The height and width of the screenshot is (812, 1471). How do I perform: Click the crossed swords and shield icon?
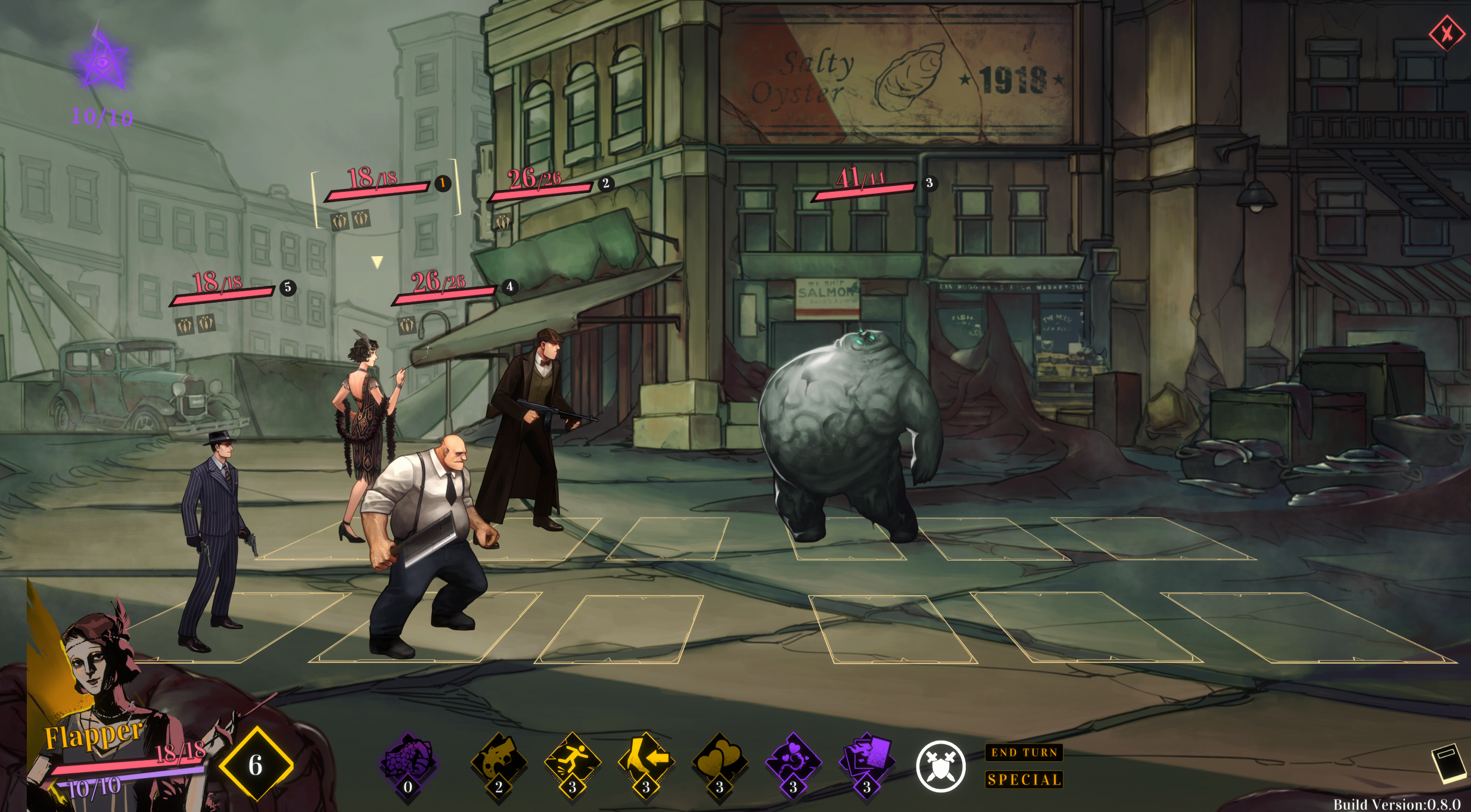point(940,766)
